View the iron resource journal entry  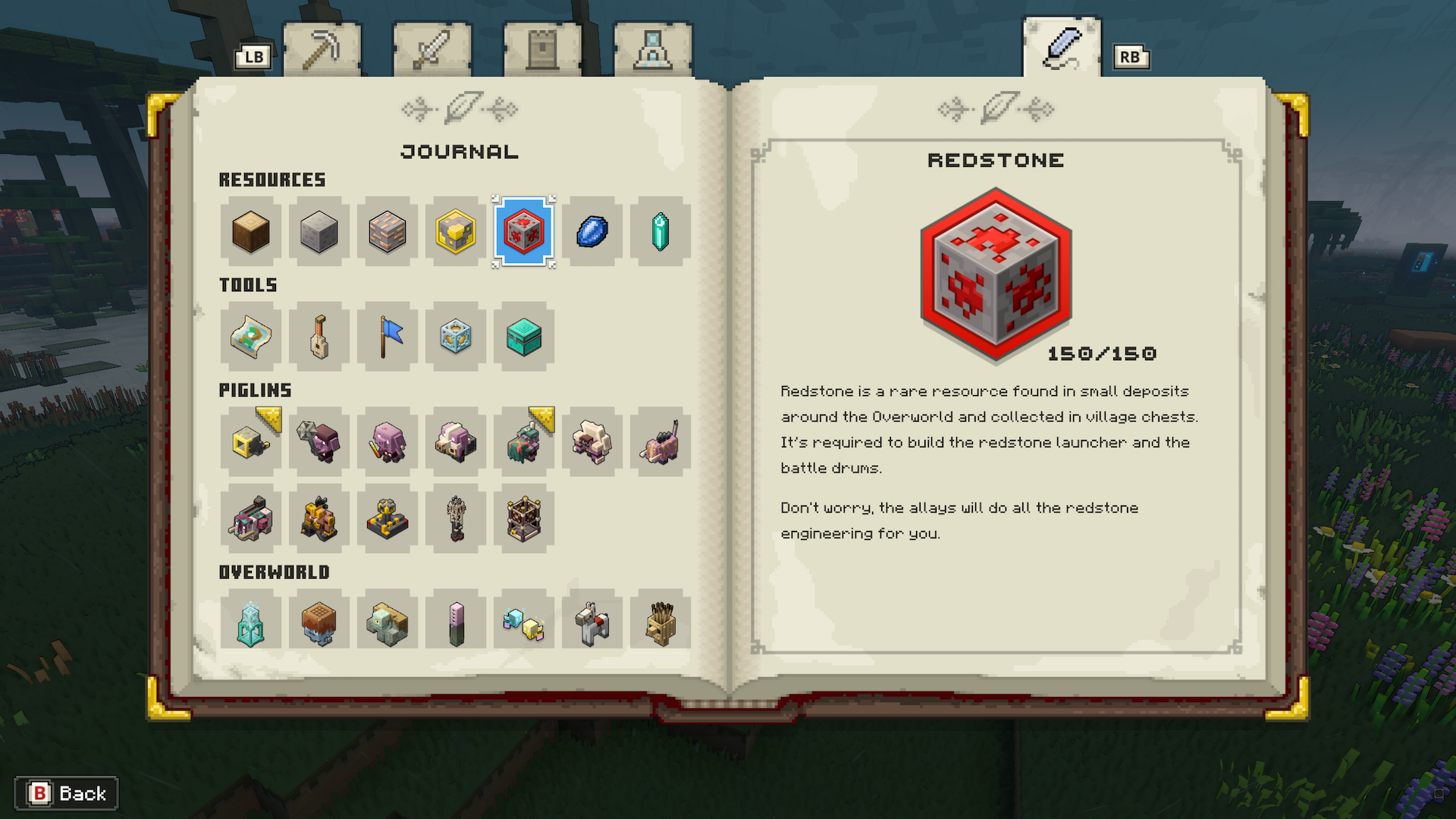[388, 232]
